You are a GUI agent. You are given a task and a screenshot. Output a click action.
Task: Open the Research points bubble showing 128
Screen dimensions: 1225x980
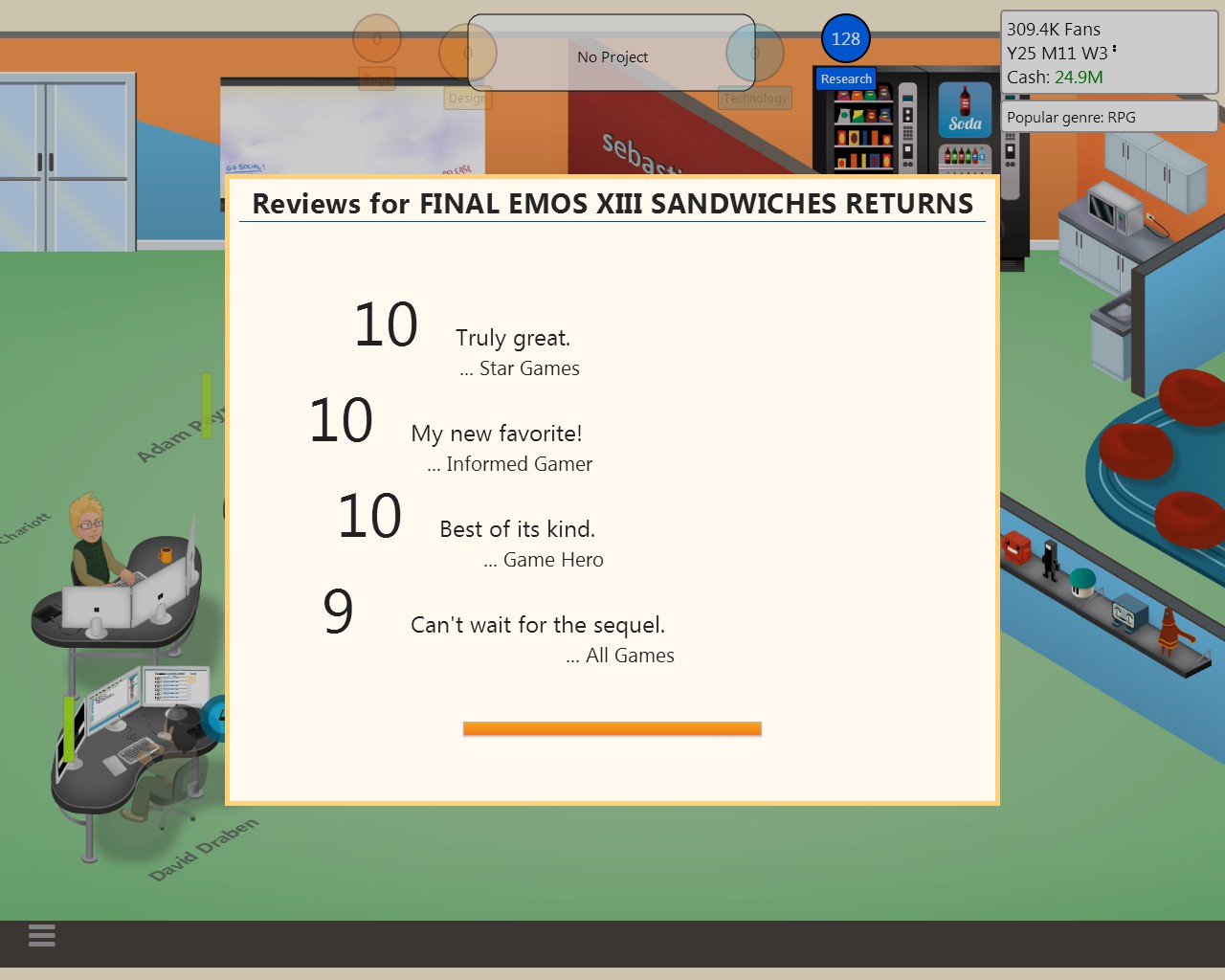click(845, 39)
